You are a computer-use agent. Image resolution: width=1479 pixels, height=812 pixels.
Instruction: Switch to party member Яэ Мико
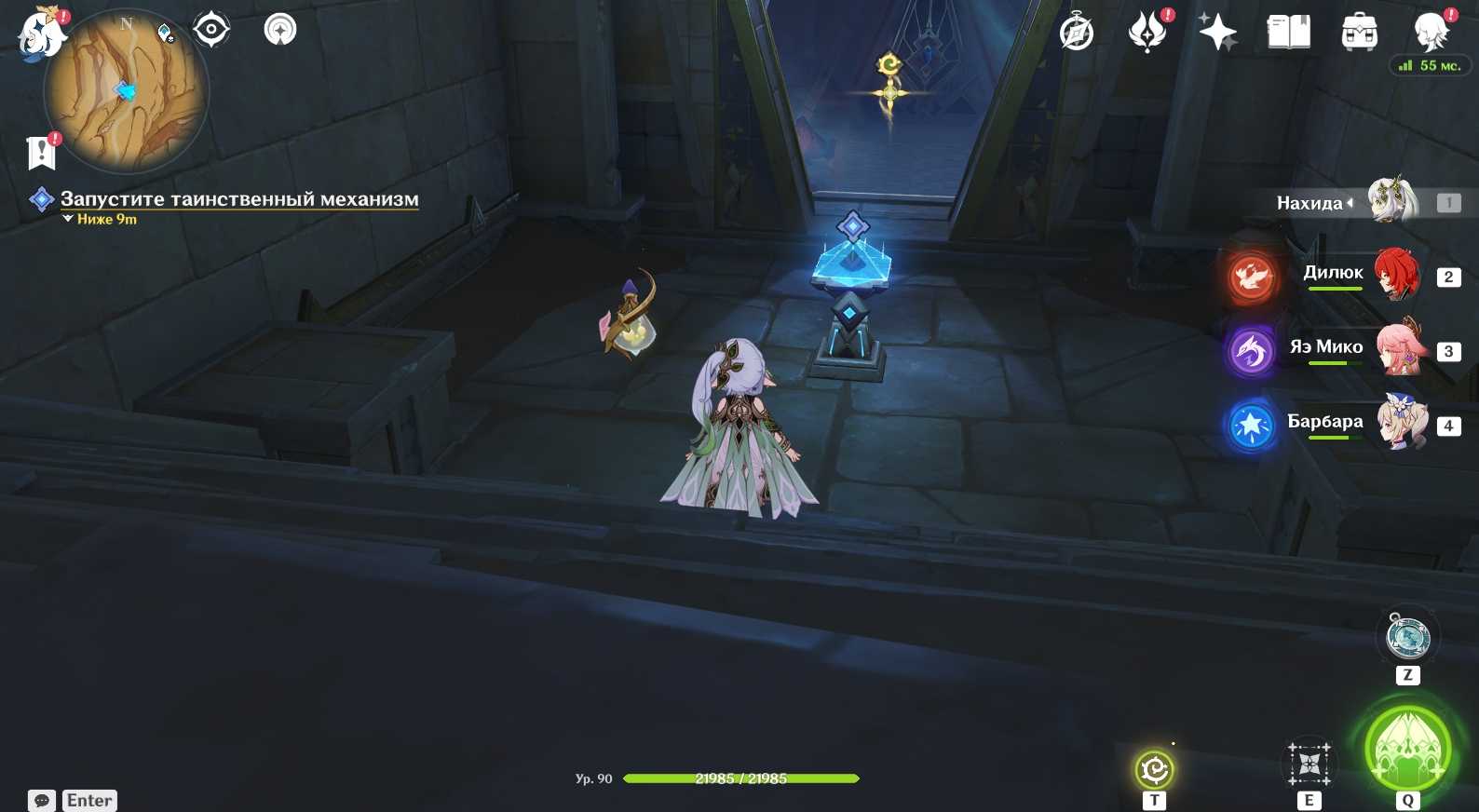(x=1401, y=349)
